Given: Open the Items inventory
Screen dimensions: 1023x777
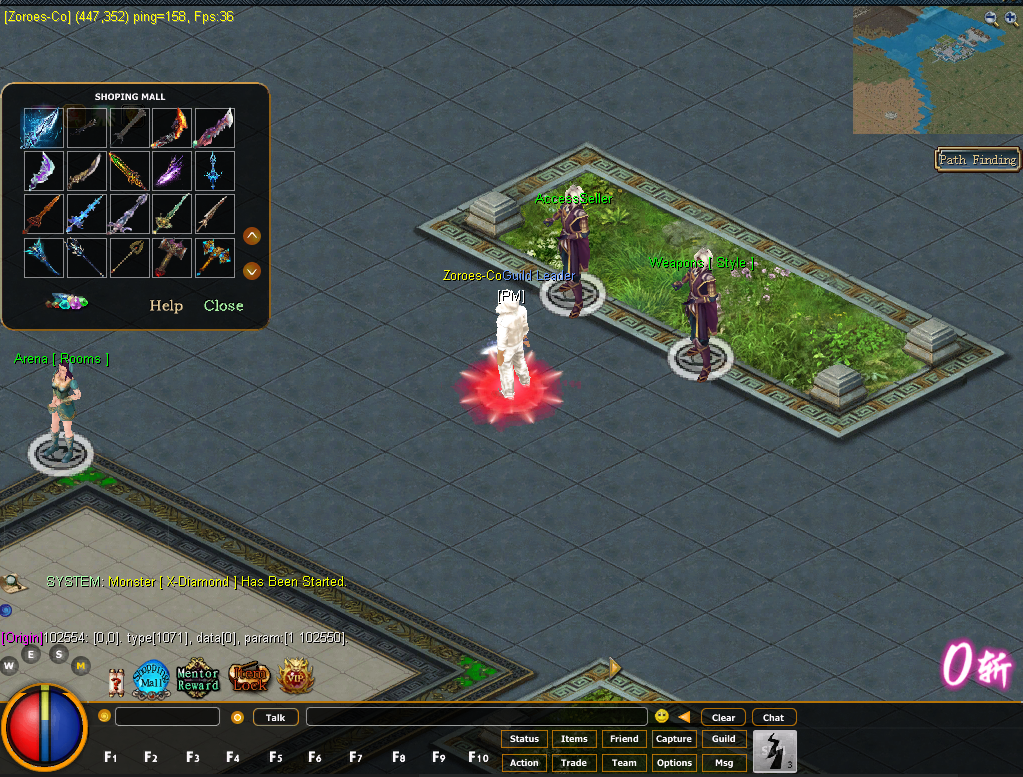Looking at the screenshot, I should pos(574,739).
